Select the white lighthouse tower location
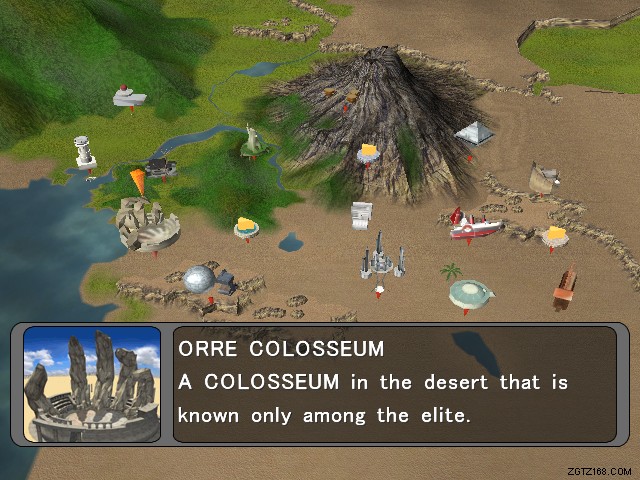 (86, 152)
